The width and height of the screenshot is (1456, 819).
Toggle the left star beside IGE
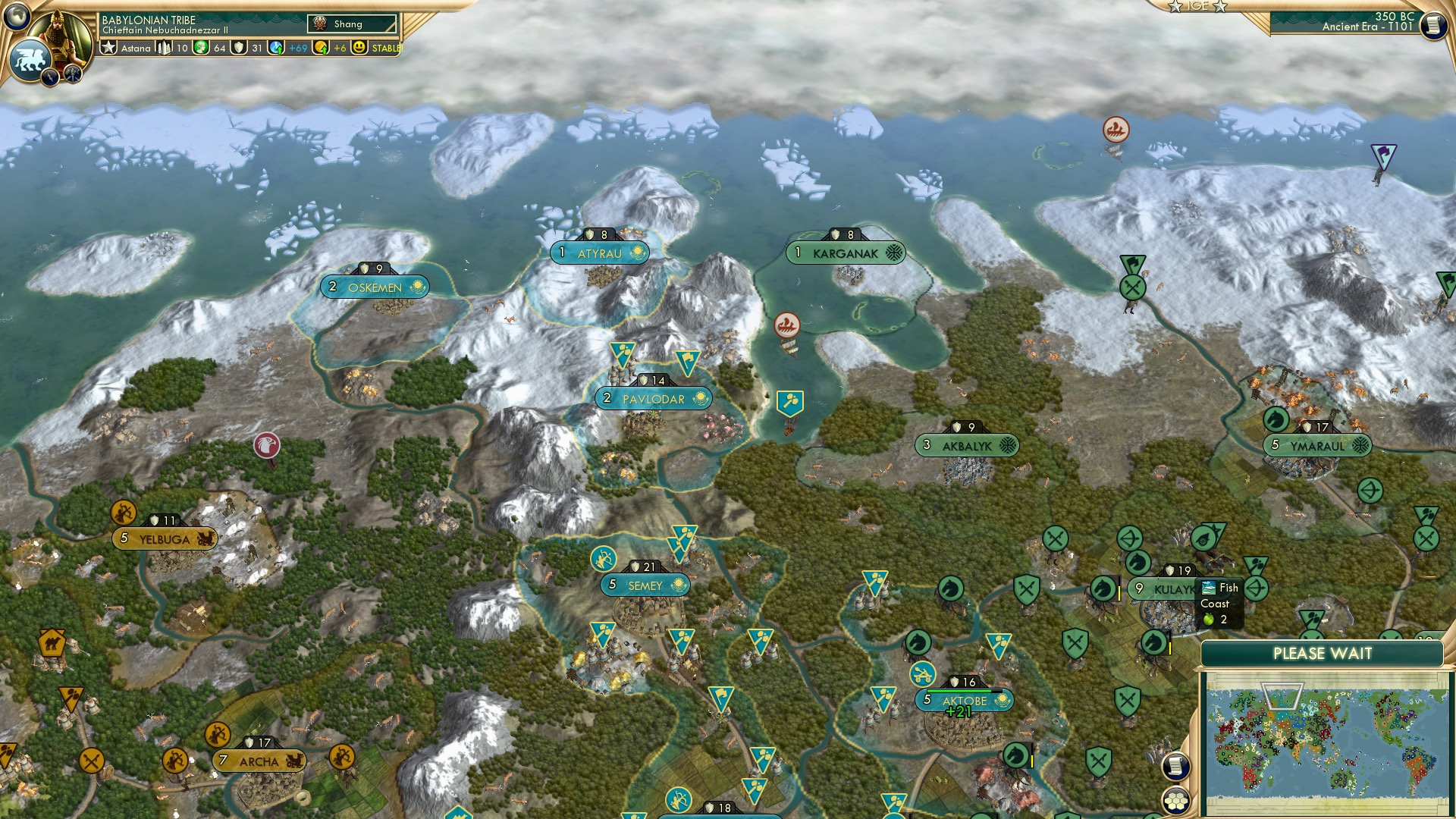pyautogui.click(x=1175, y=7)
